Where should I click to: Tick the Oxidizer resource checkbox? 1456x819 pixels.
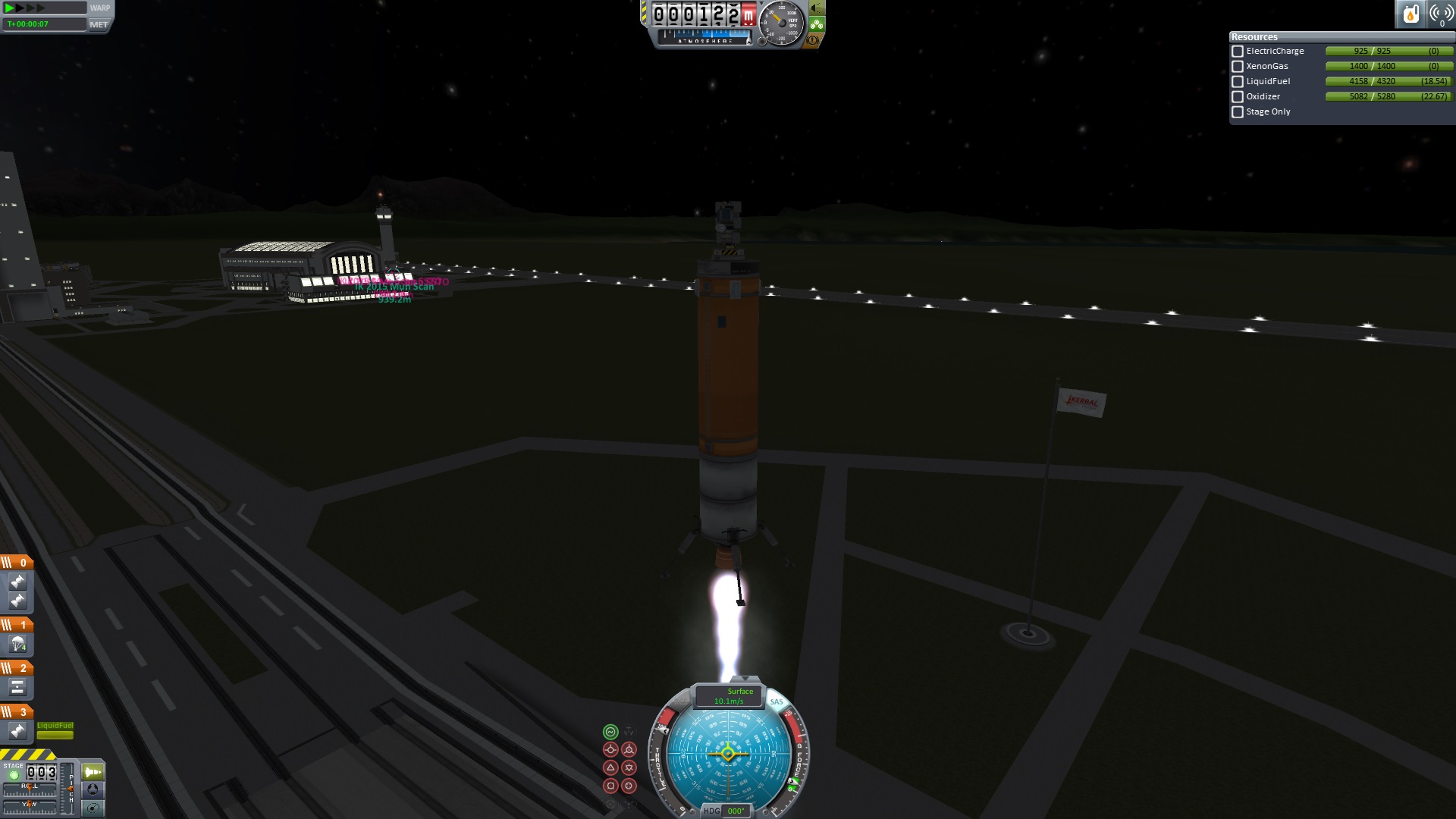(1238, 97)
